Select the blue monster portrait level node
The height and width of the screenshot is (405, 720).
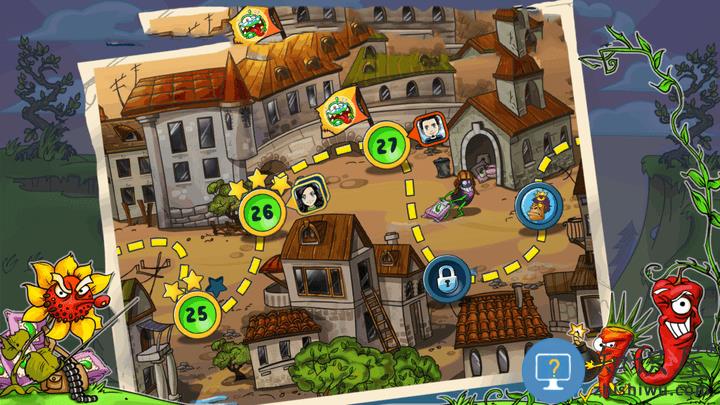537,204
